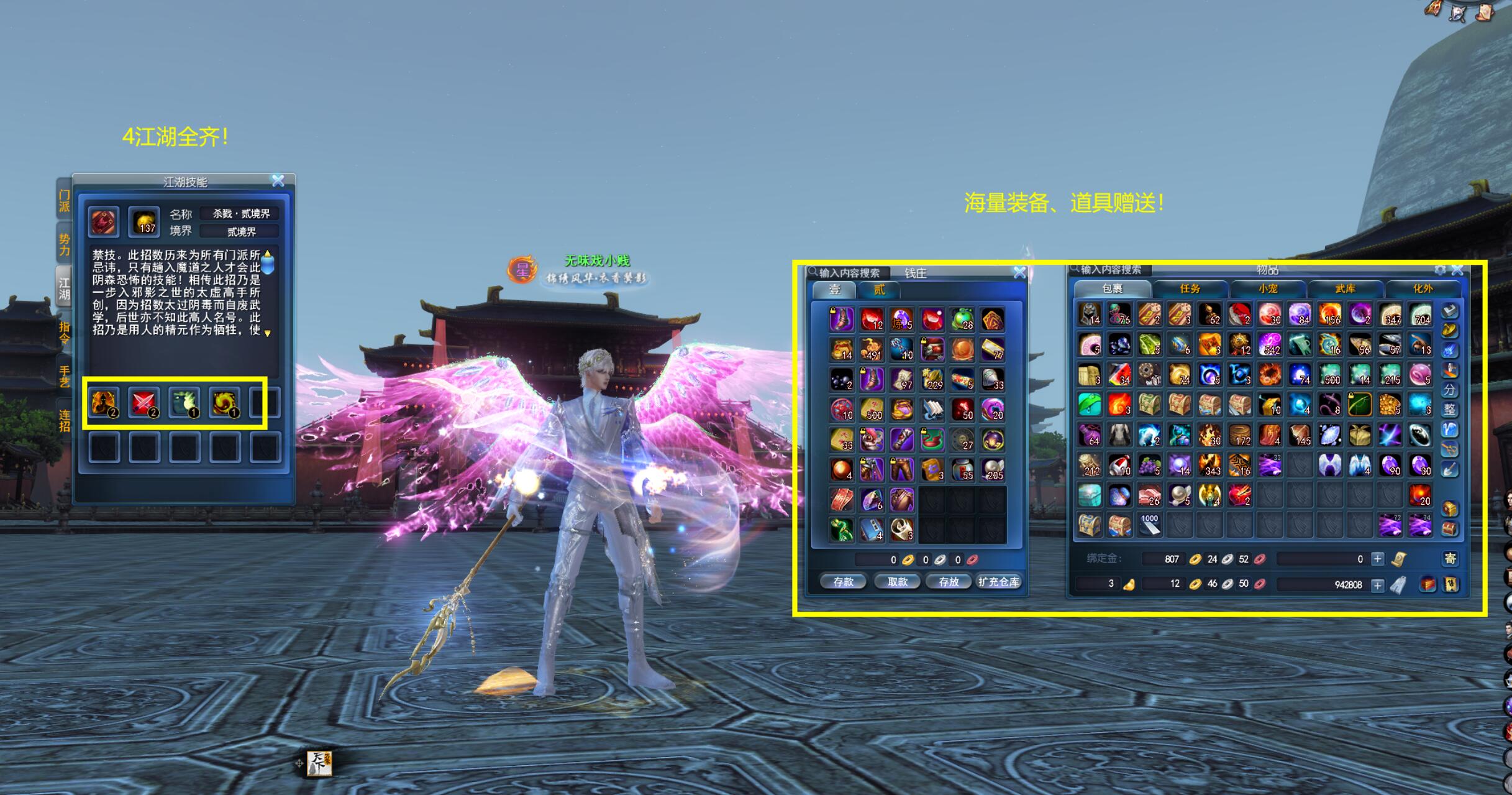This screenshot has height=795, width=1512.
Task: Expand the warehouse via 扩充仓库
Action: [998, 582]
